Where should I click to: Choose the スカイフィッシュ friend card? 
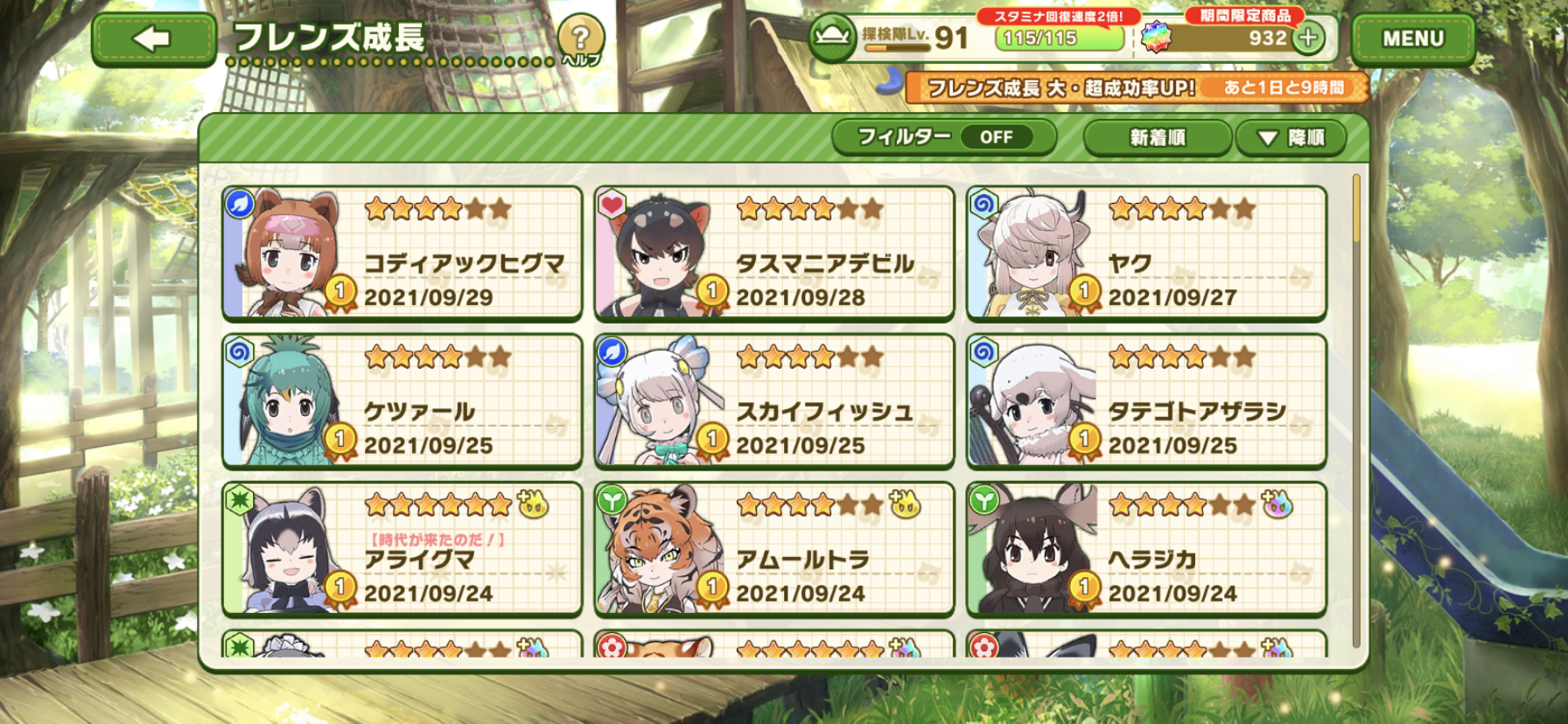click(x=773, y=400)
